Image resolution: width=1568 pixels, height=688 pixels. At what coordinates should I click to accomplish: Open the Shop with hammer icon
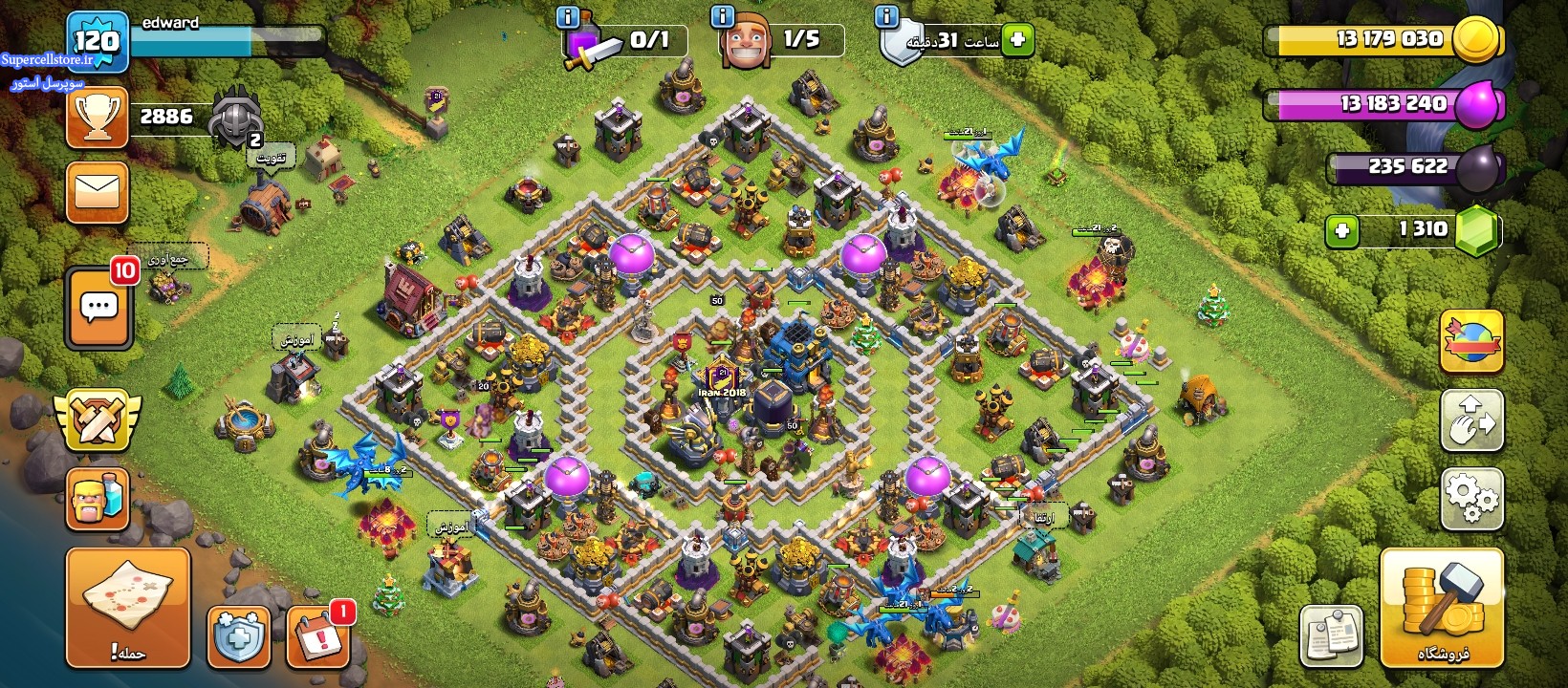pyautogui.click(x=1442, y=608)
